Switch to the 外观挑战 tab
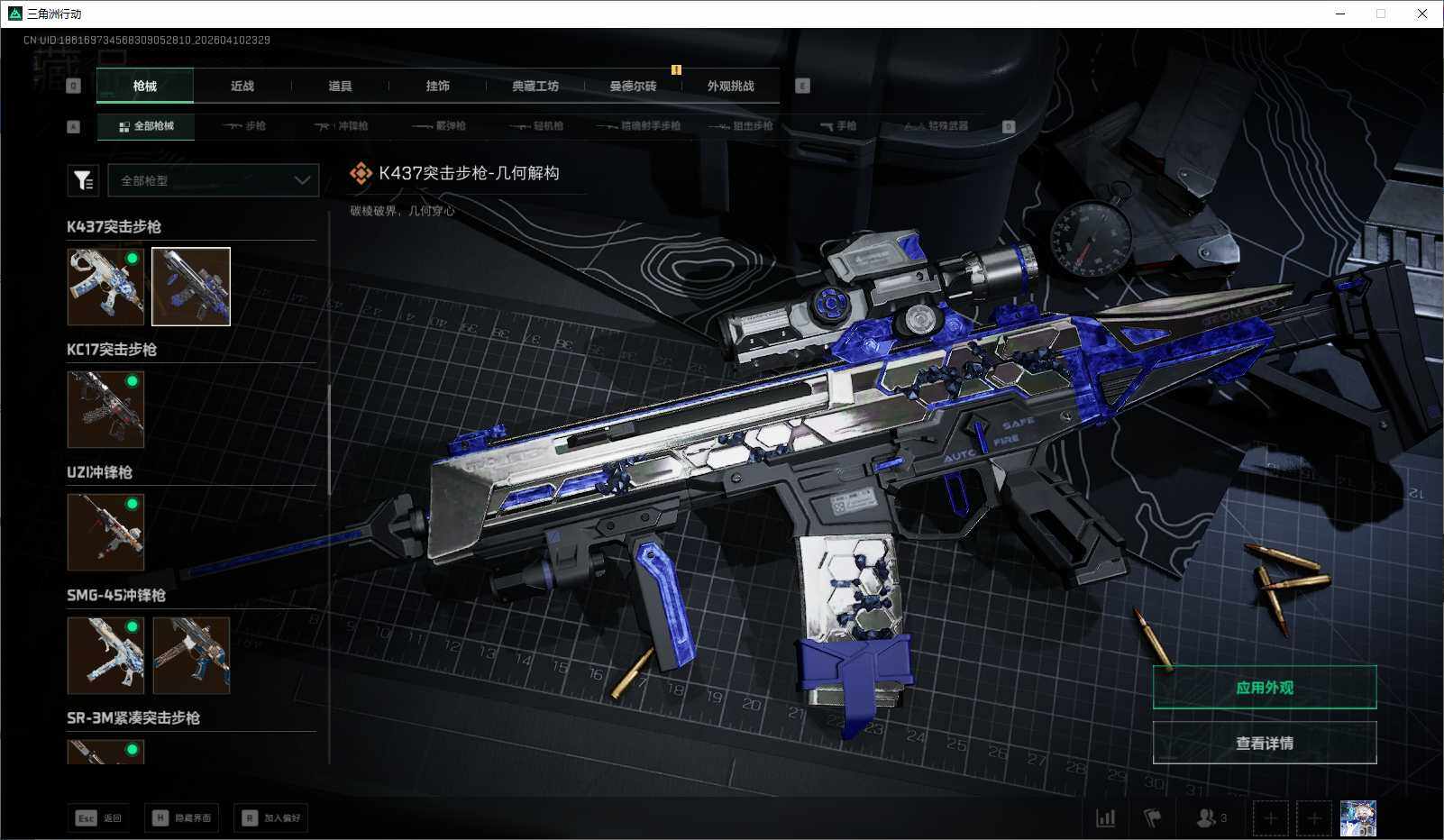Viewport: 1444px width, 840px height. (x=730, y=87)
